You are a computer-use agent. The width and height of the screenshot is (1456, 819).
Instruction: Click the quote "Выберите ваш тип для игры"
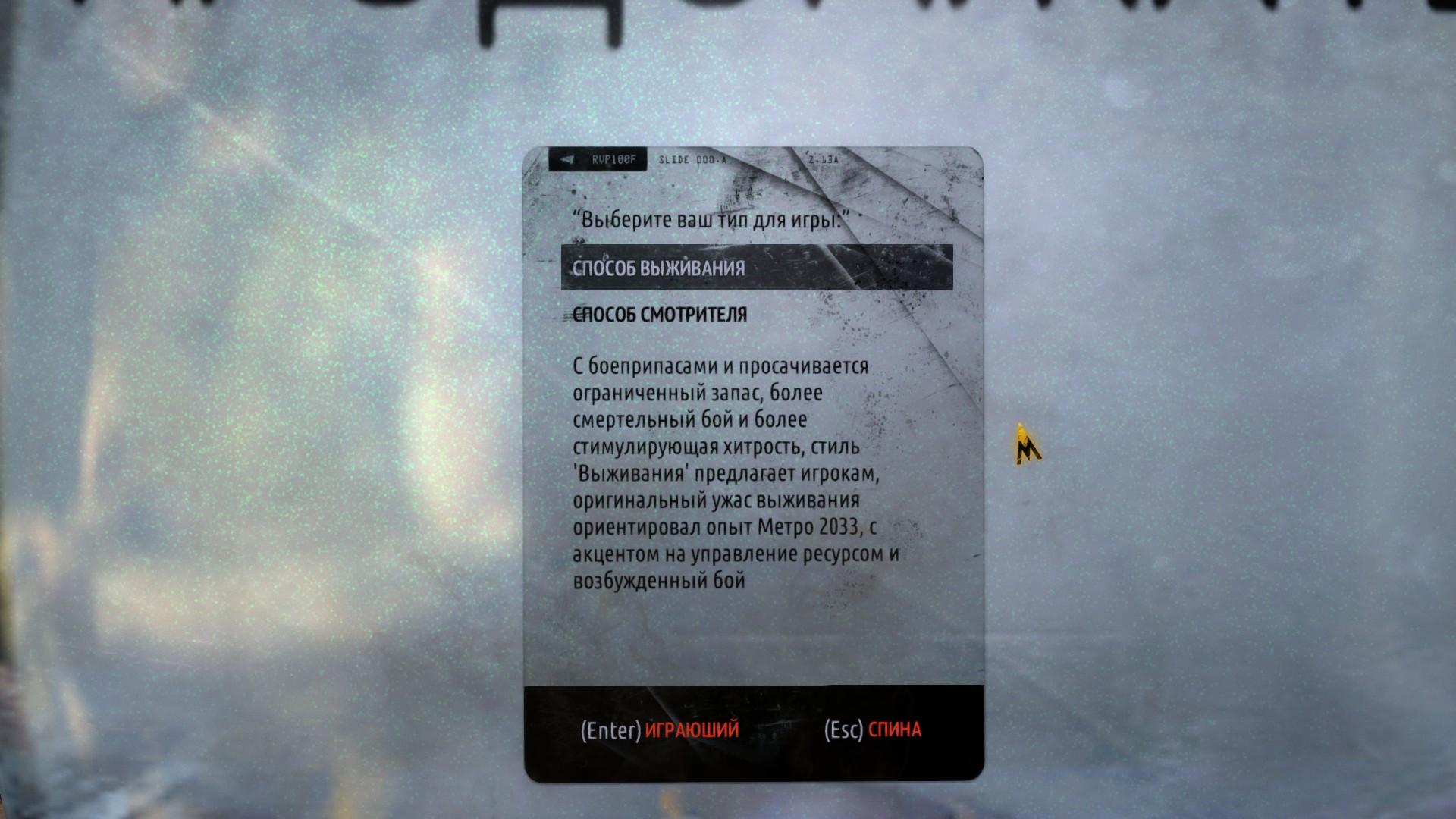point(714,218)
